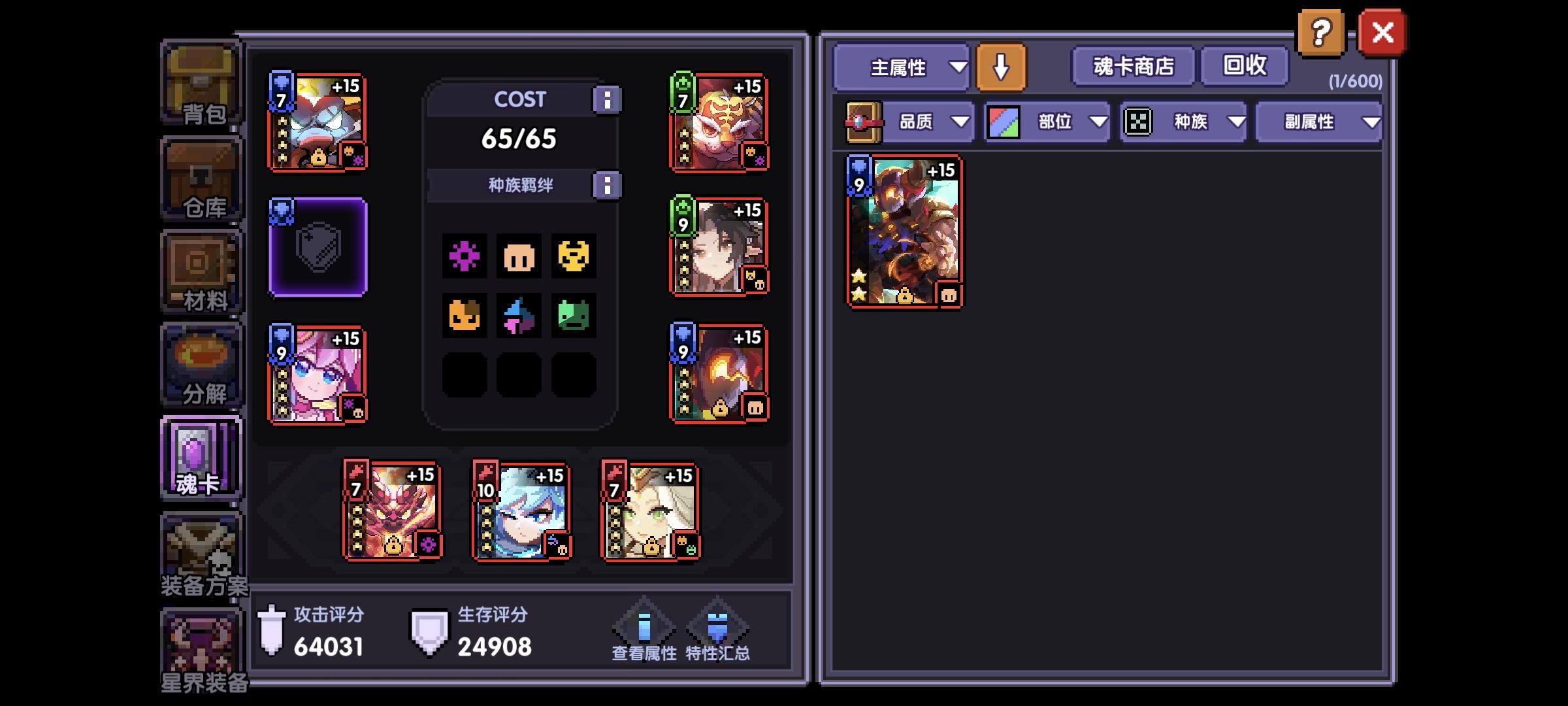Viewport: 1568px width, 706px height.
Task: Open the 魂卡商店 shop
Action: point(1132,66)
